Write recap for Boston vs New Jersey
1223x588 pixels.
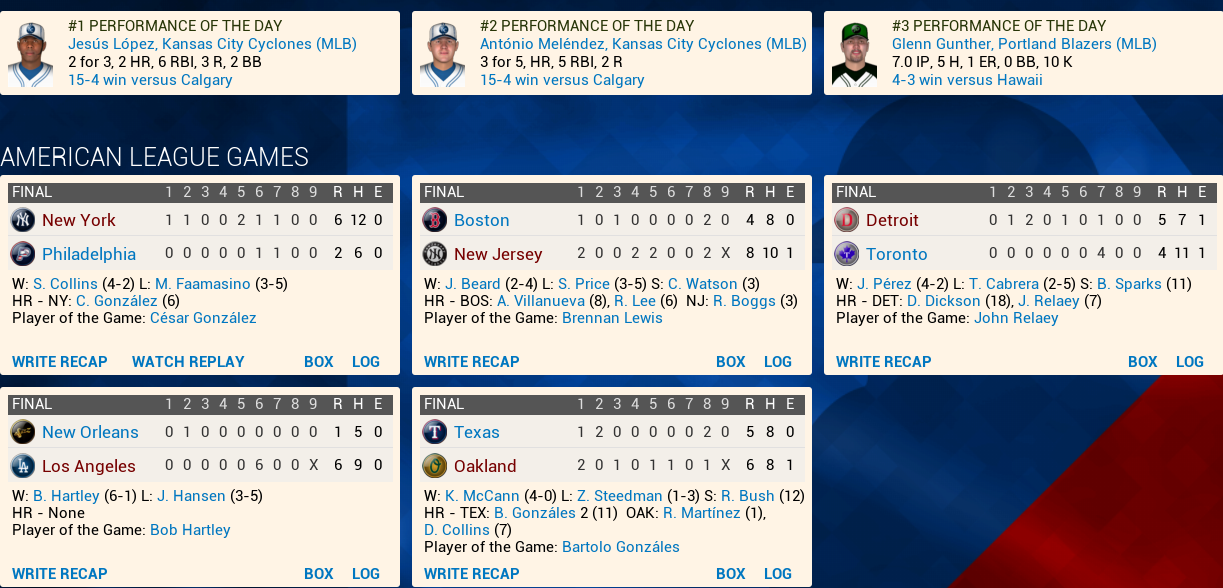point(471,362)
